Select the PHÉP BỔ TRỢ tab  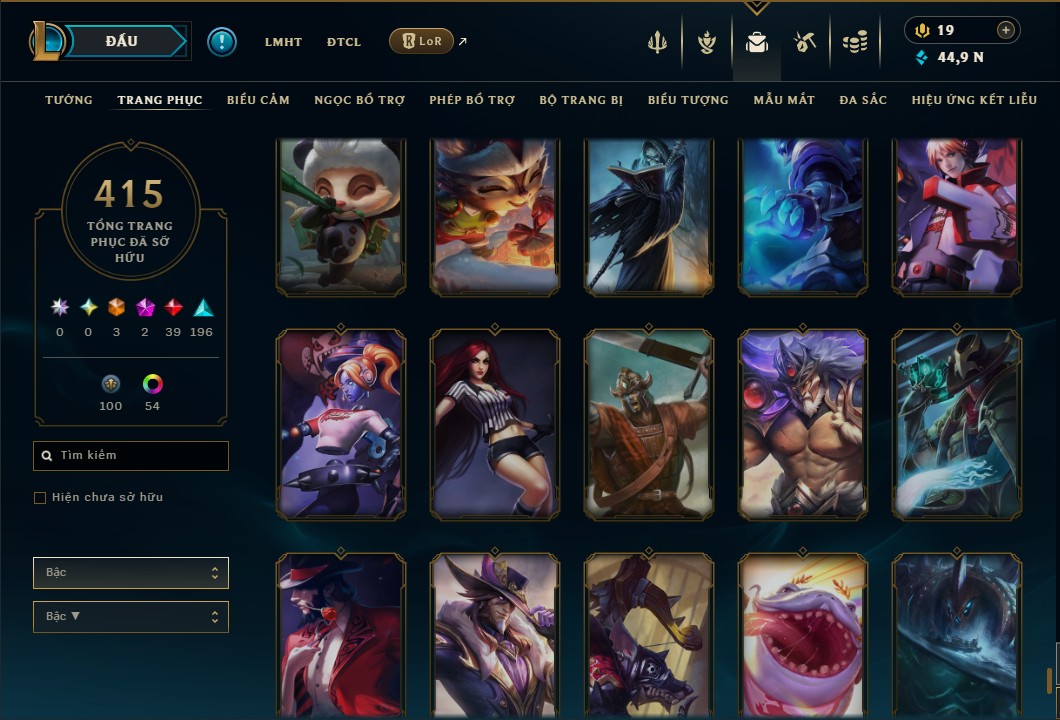pyautogui.click(x=472, y=100)
